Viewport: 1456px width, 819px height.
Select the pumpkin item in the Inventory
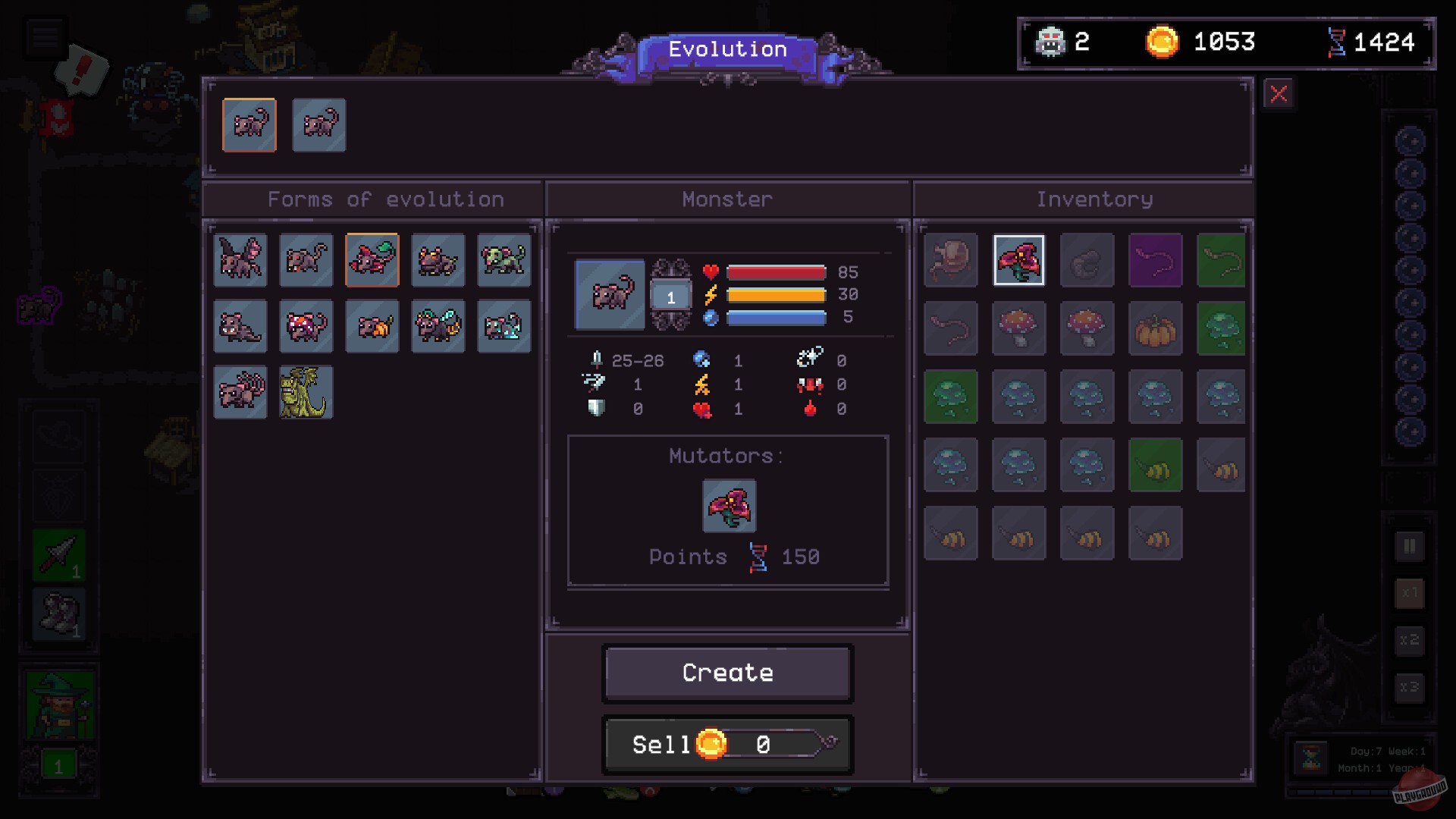[x=1156, y=328]
